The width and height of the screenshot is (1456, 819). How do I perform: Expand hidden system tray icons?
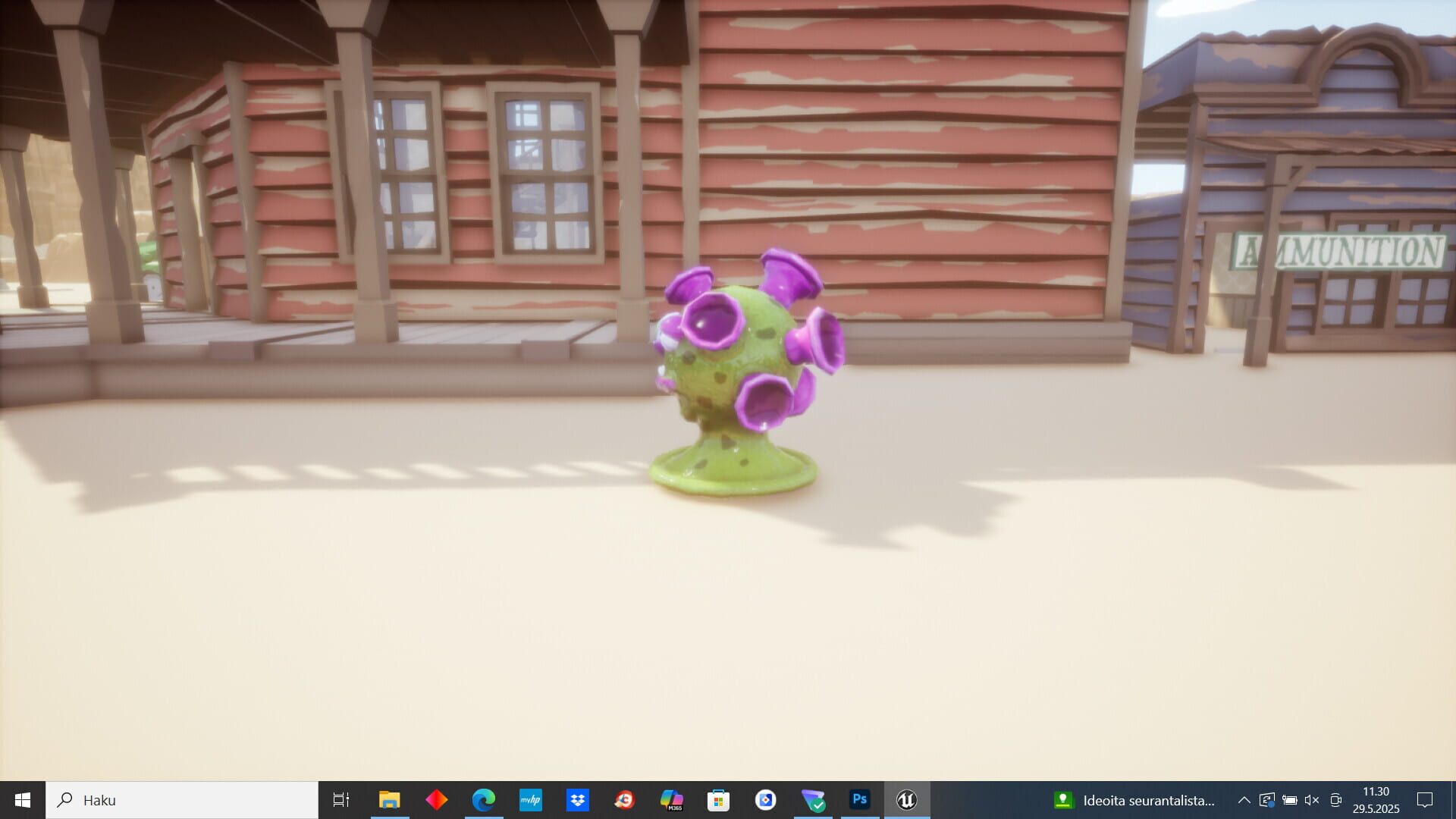point(1244,799)
